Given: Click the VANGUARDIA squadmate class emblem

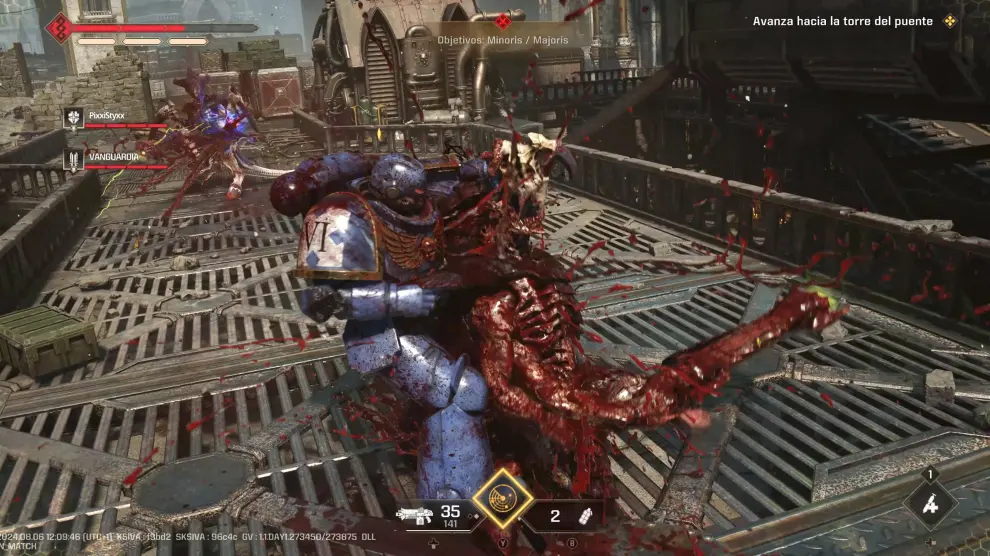Looking at the screenshot, I should click(73, 159).
